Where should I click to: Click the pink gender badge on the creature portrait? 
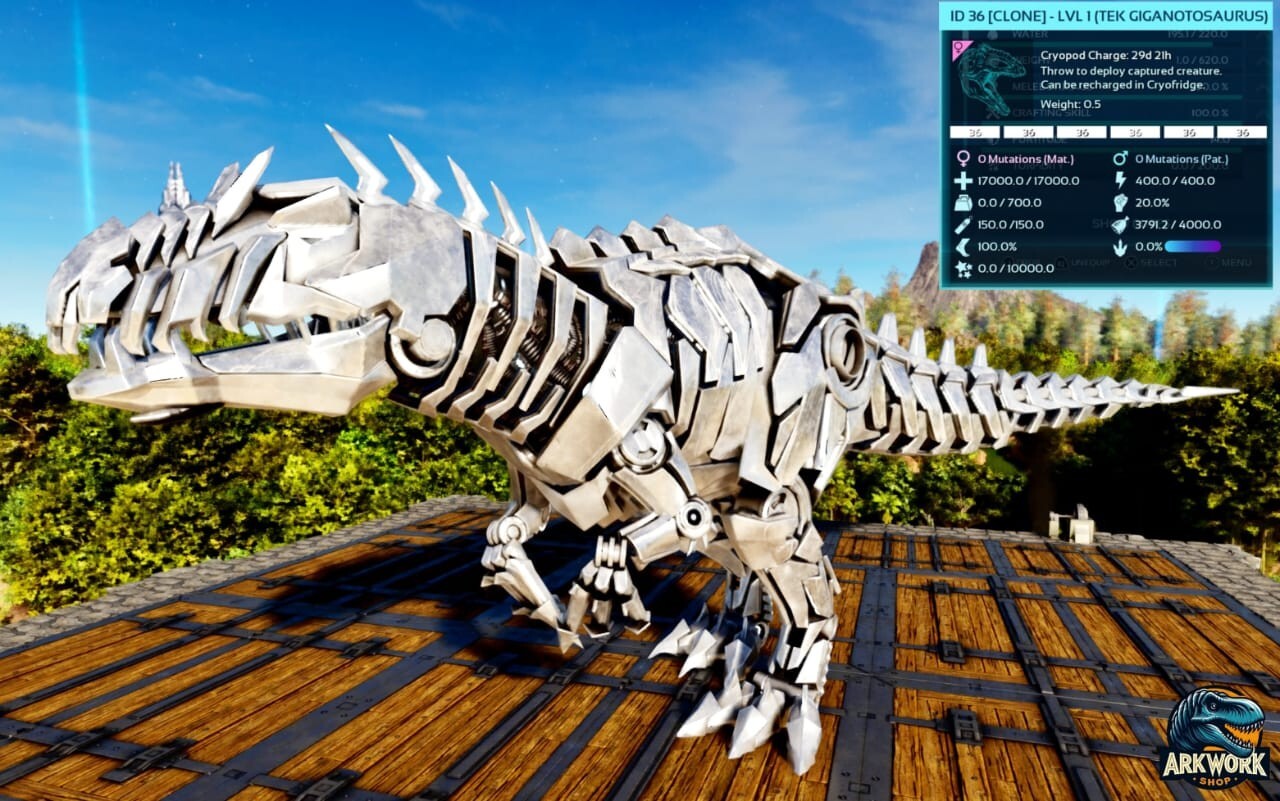[x=959, y=47]
